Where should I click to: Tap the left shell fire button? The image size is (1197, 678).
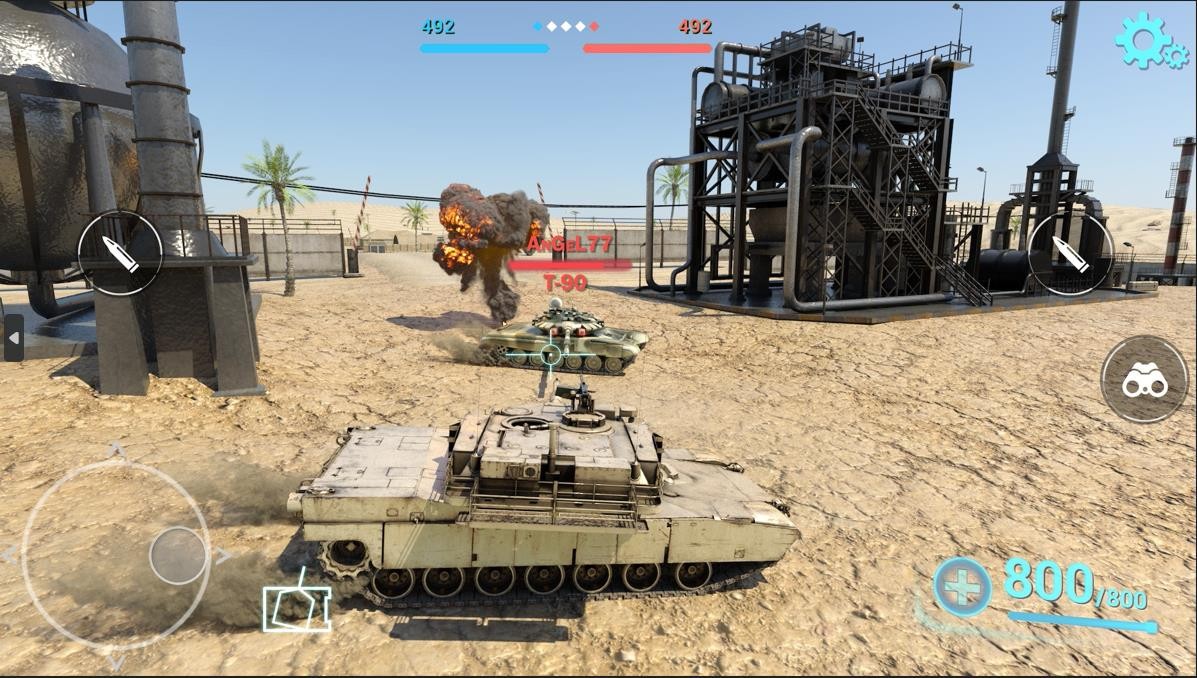120,253
